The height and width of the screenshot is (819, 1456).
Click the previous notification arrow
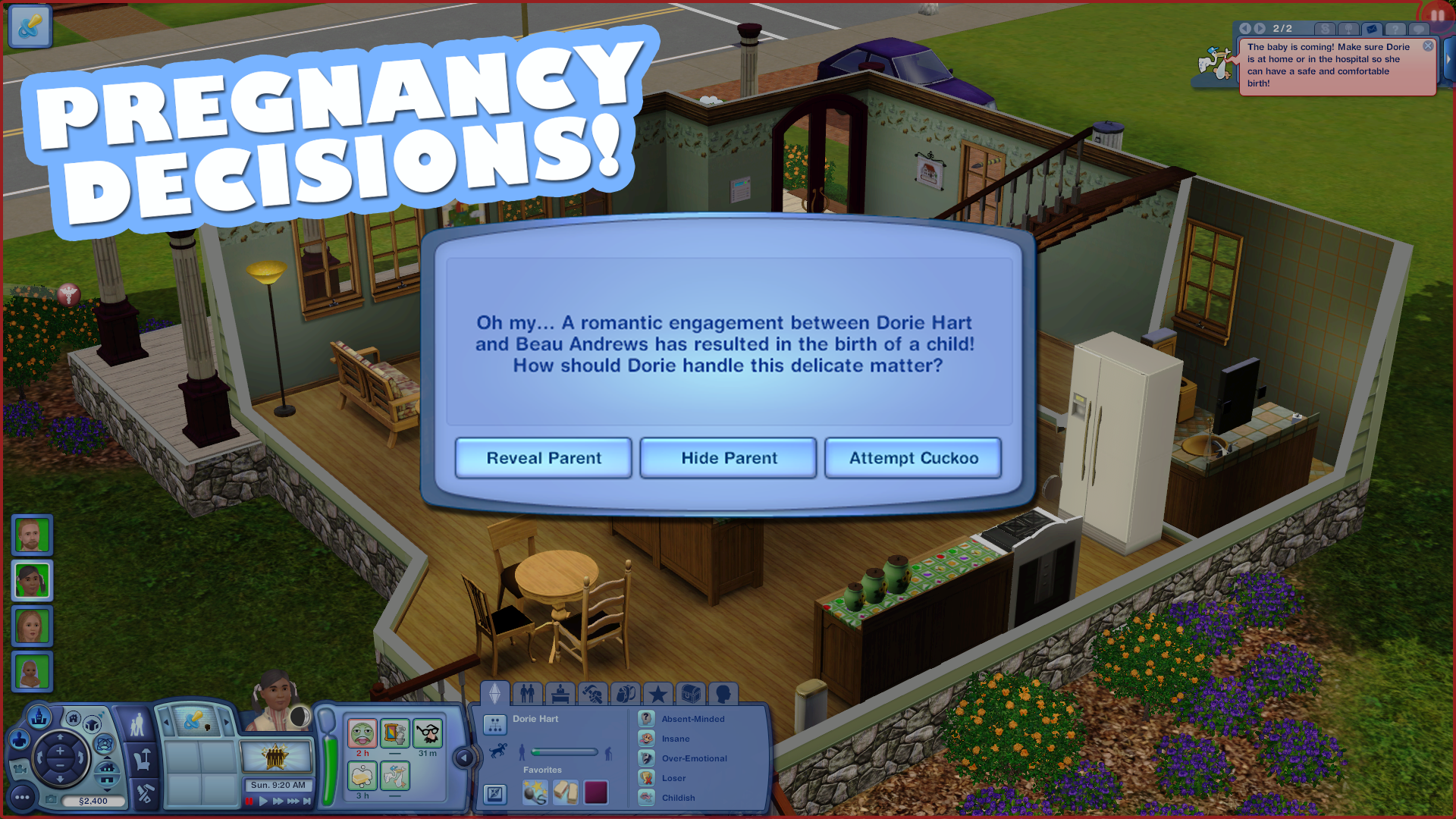[x=1246, y=28]
